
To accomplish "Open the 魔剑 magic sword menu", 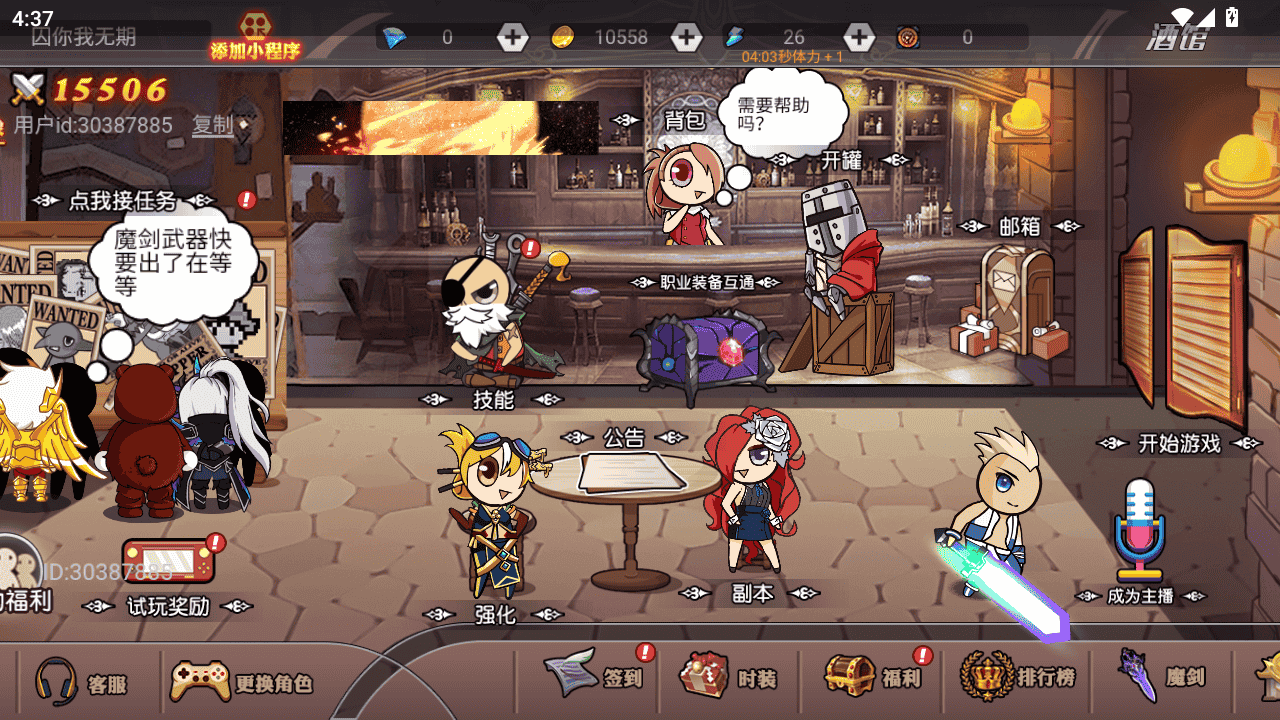I will 1161,677.
